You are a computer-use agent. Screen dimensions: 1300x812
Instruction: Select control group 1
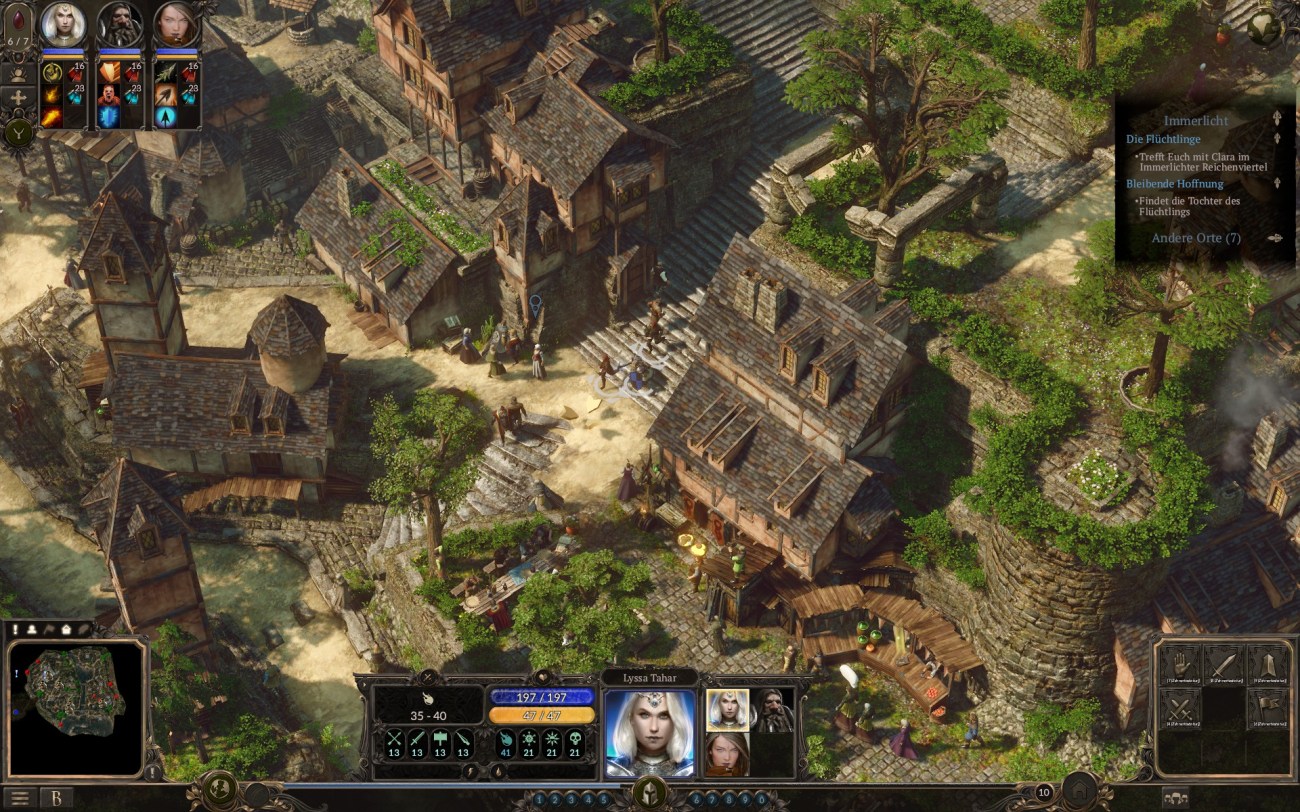point(540,799)
